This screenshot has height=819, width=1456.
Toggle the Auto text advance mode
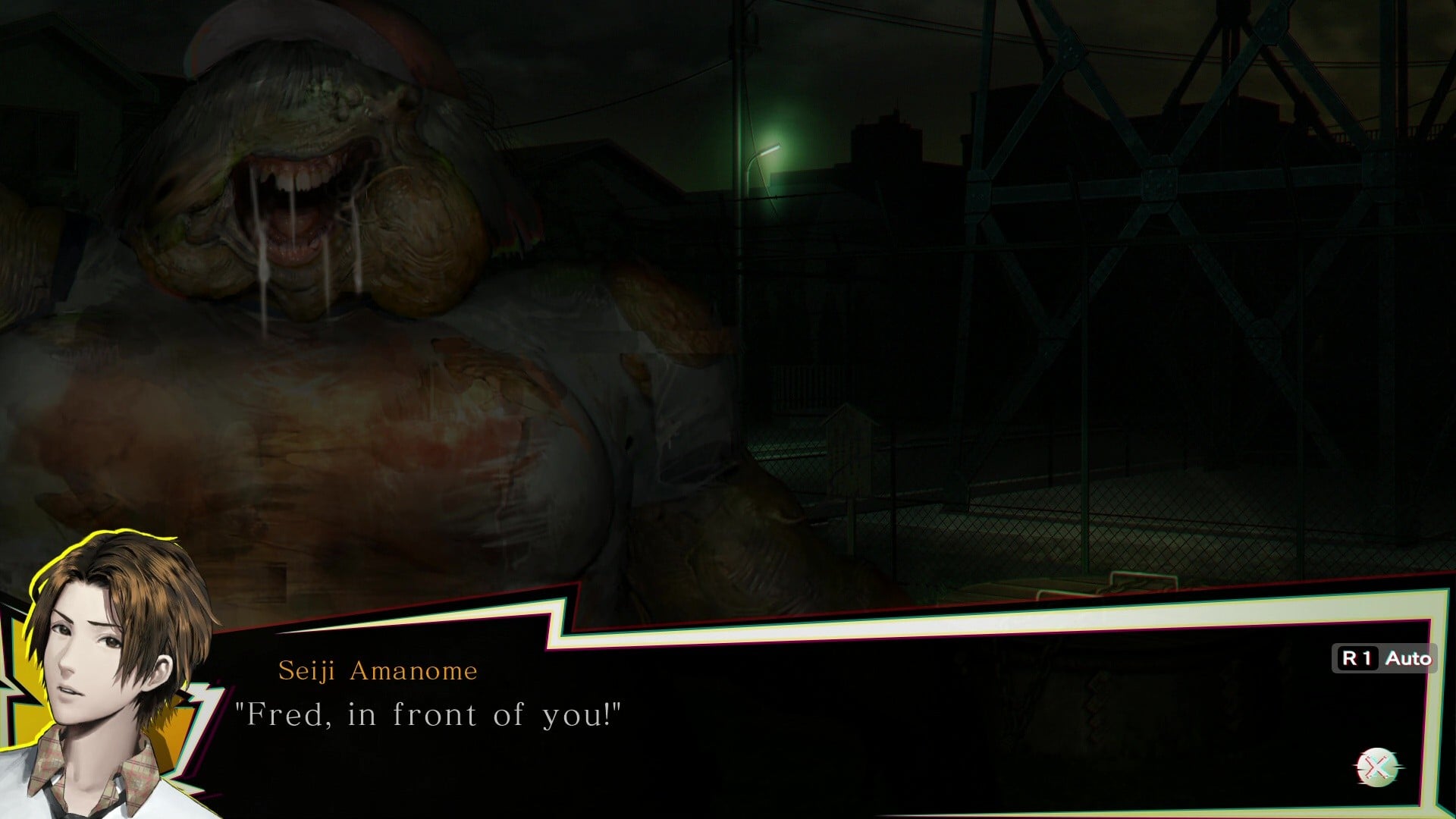click(x=1384, y=658)
